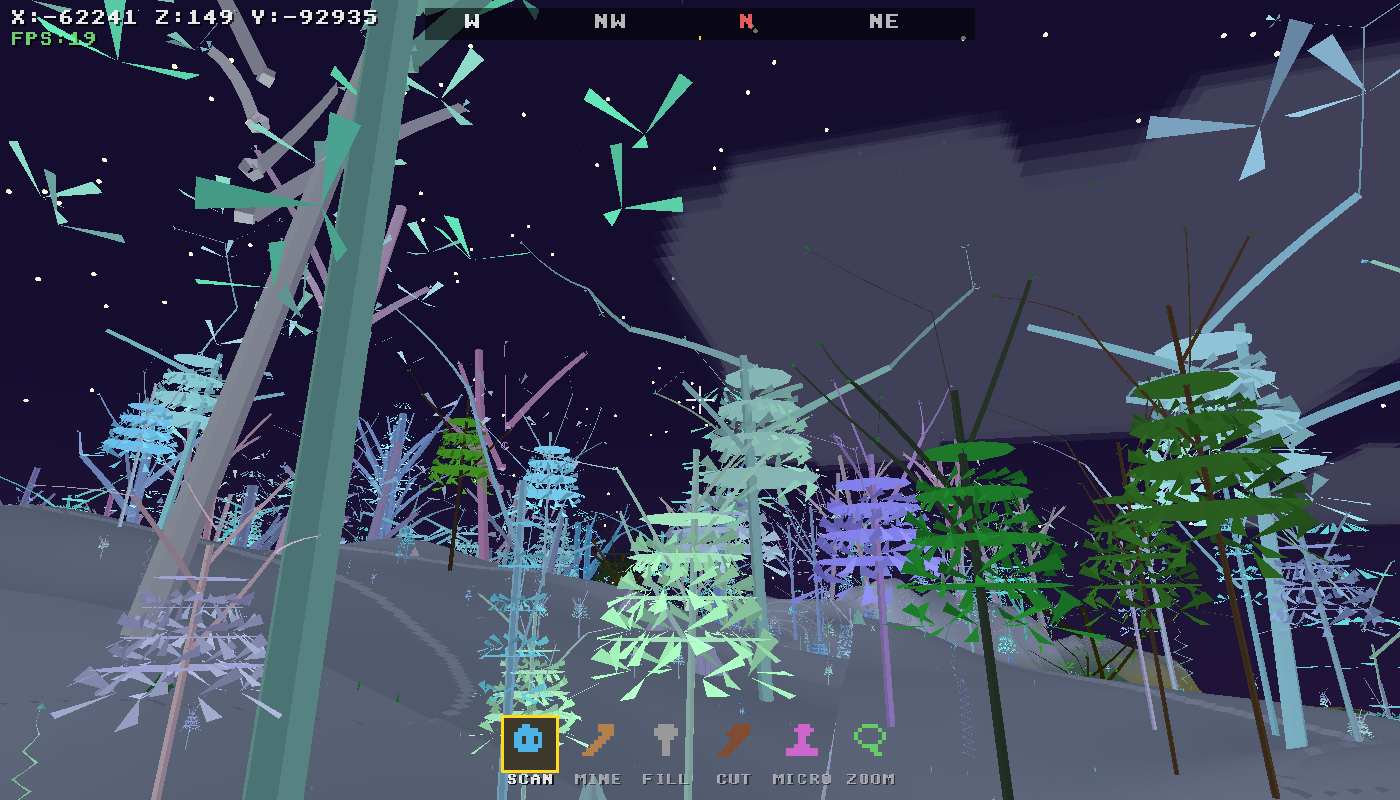Select the brown CUT axe tool
Viewport: 1400px width, 800px height.
click(x=735, y=741)
